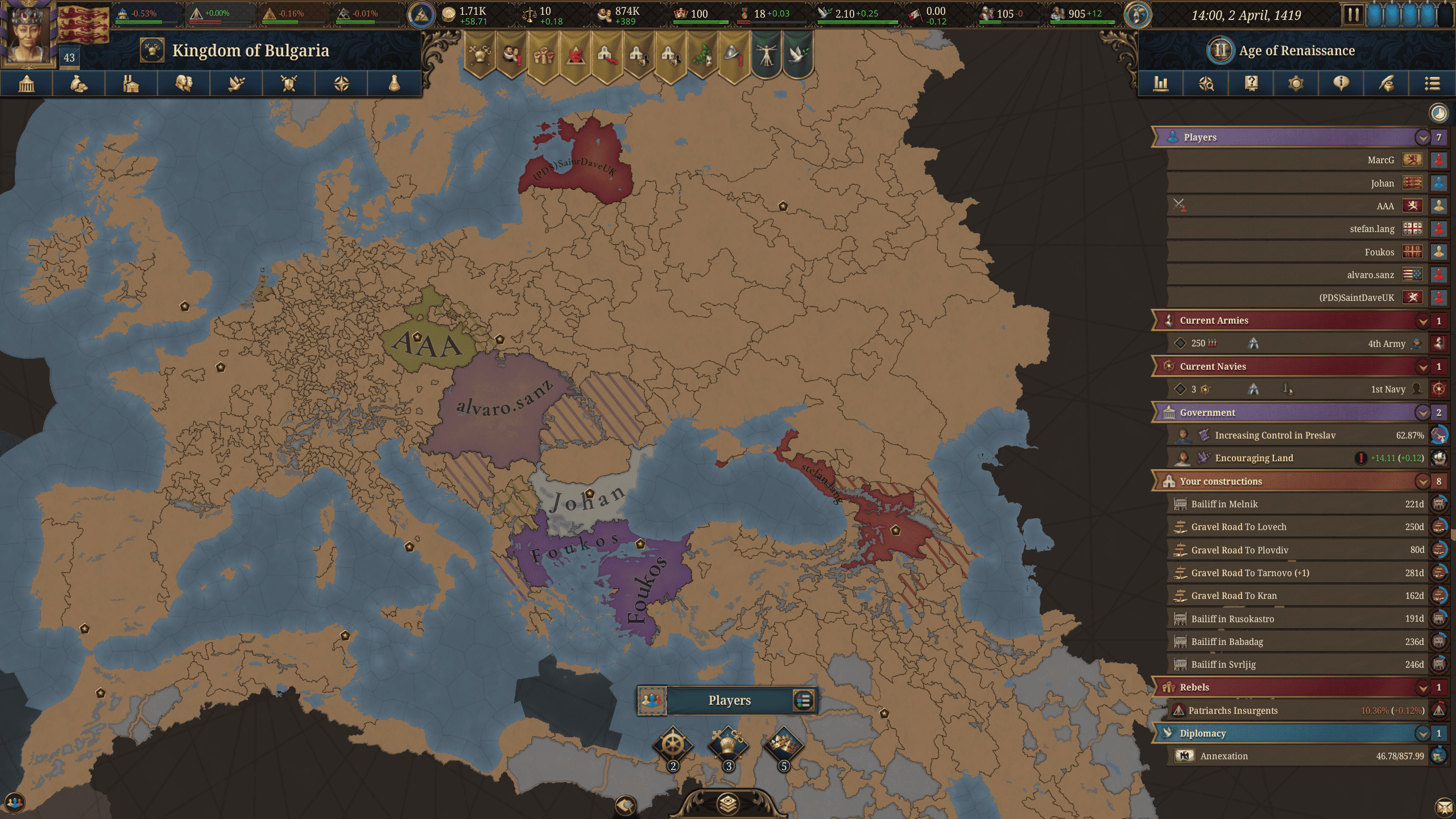Open the military panel with crossed swords icon
The height and width of the screenshot is (819, 1456).
[x=289, y=84]
